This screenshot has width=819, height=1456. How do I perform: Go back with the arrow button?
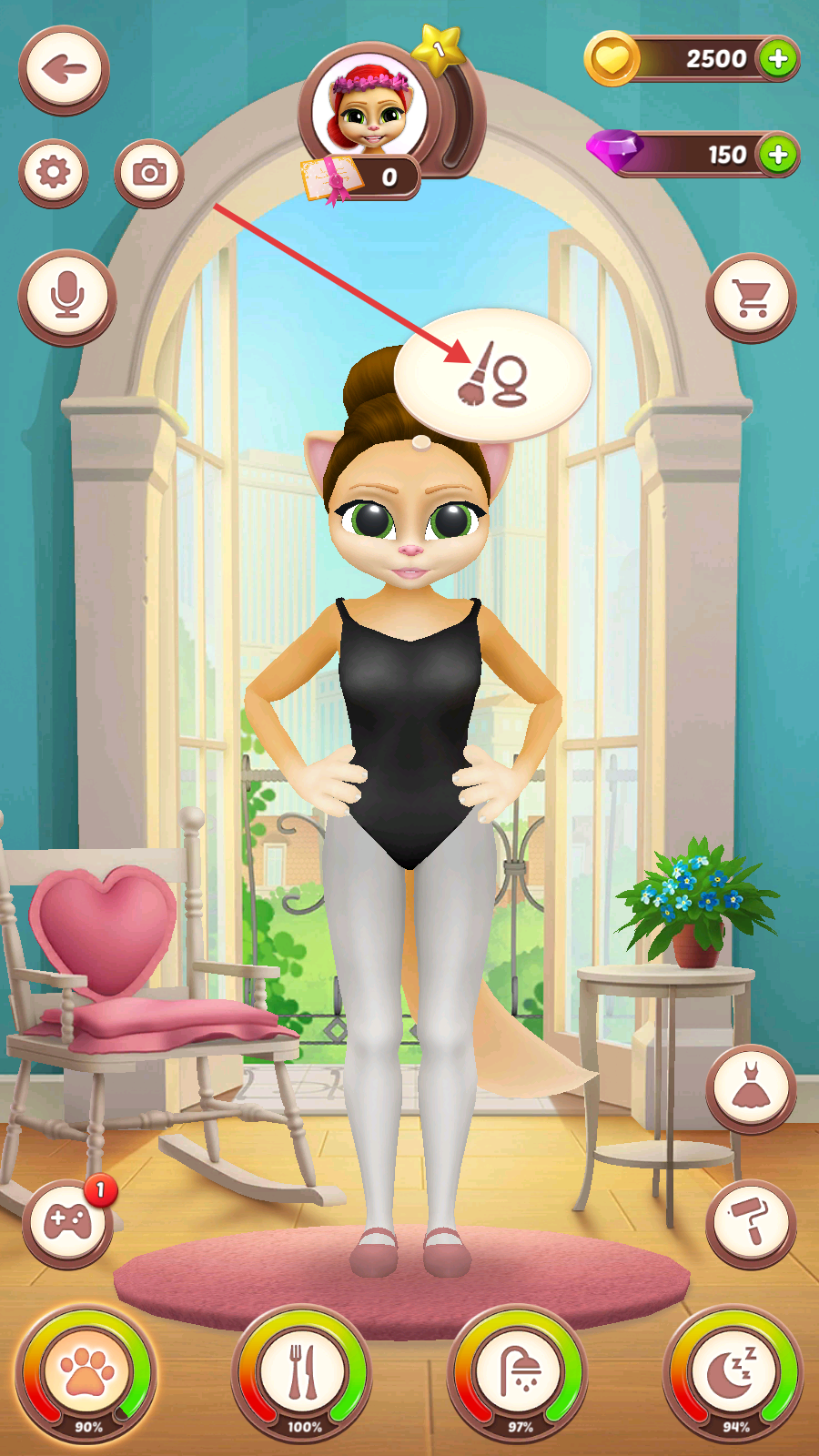(64, 70)
